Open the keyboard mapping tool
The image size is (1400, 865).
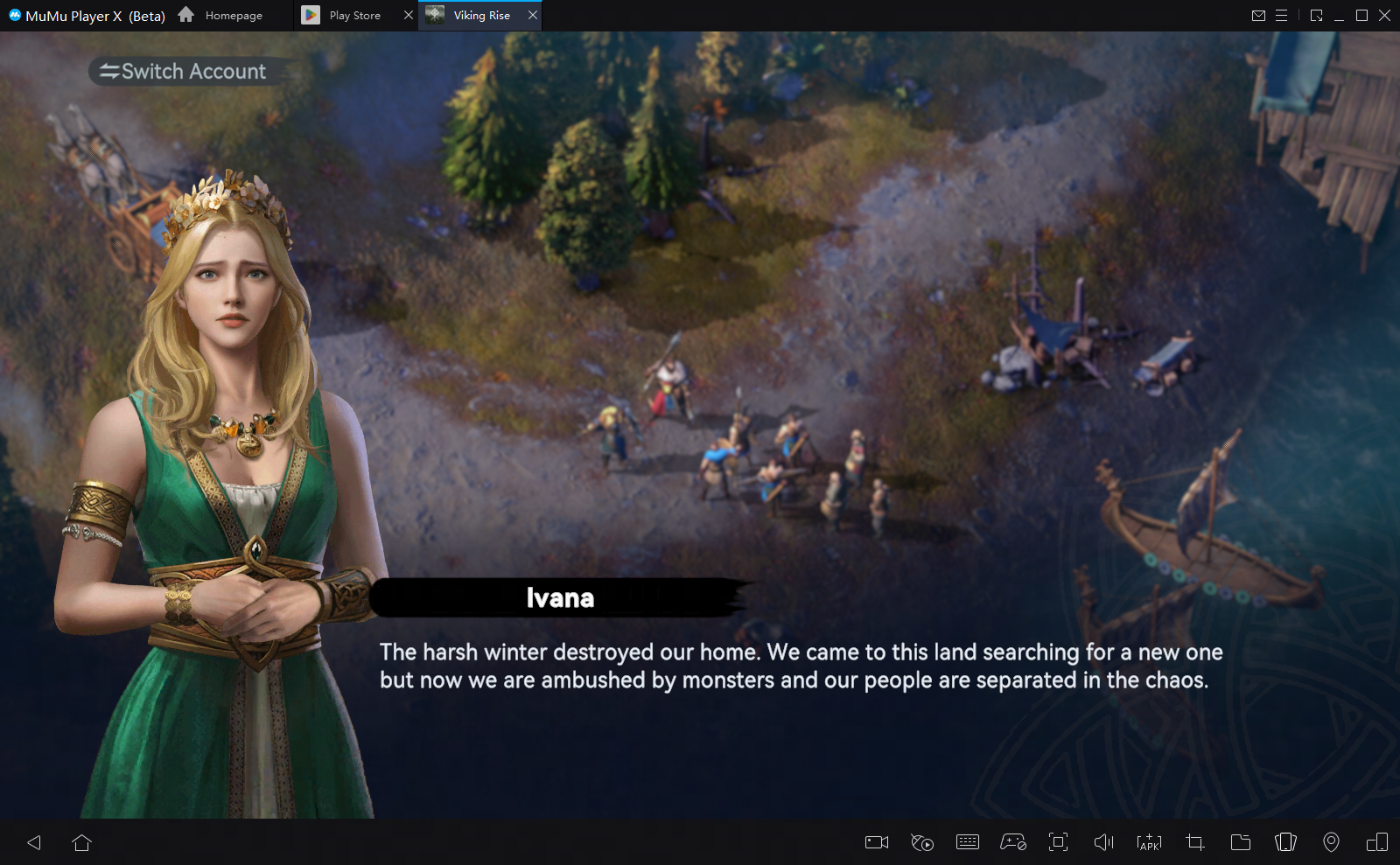968,842
